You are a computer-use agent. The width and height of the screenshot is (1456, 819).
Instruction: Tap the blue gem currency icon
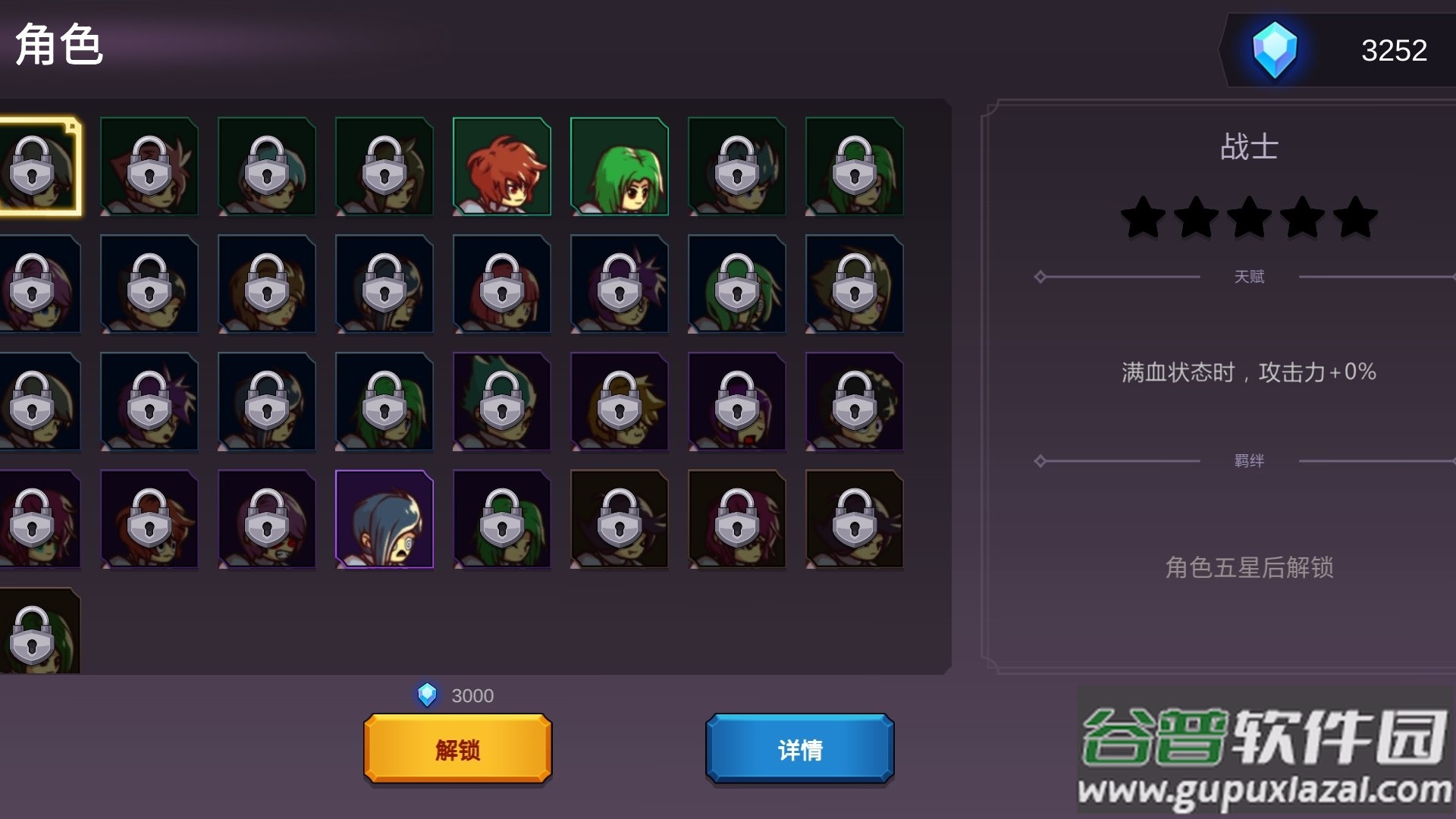pyautogui.click(x=1274, y=50)
